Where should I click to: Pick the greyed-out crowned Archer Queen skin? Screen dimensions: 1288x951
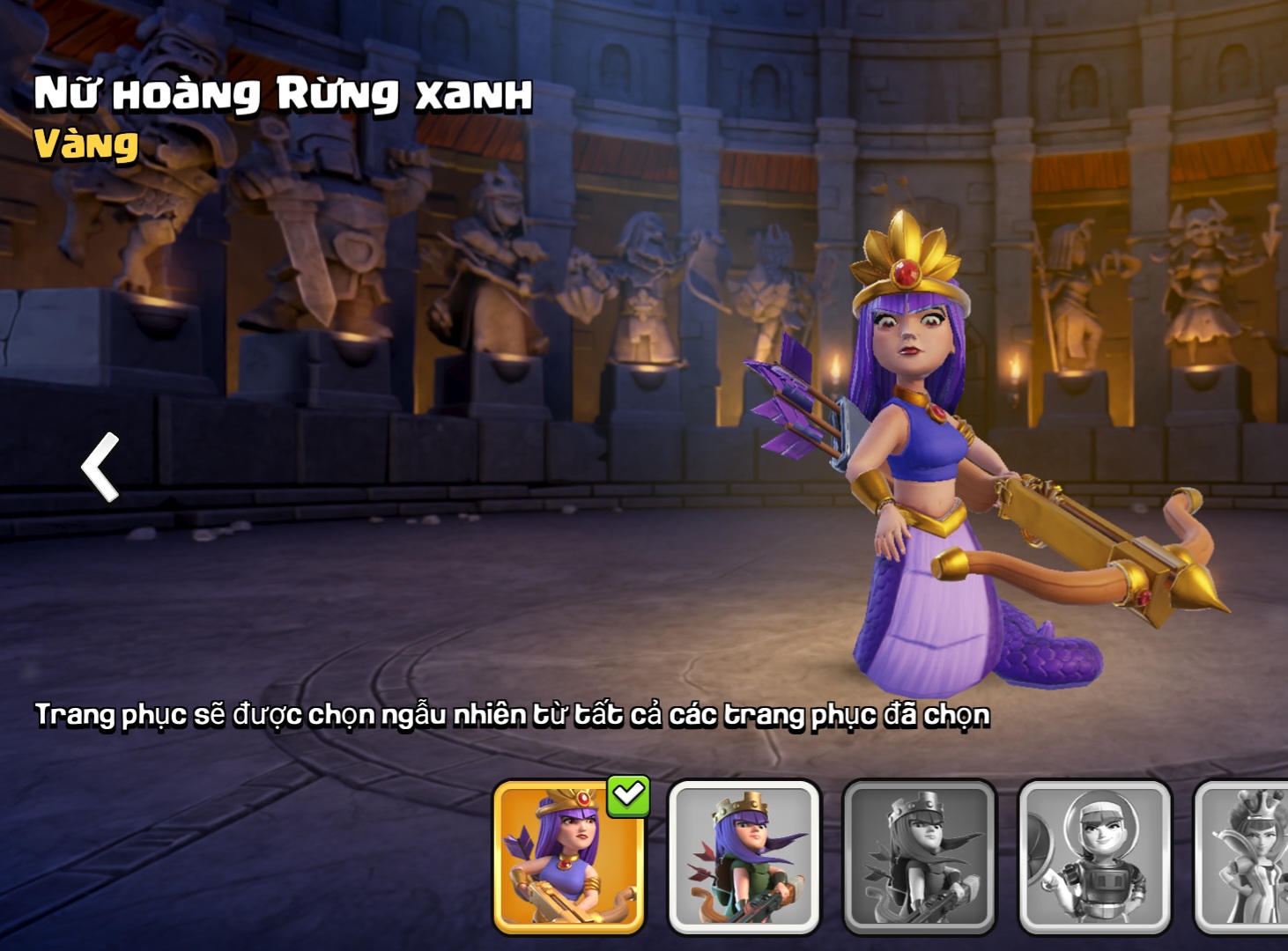coord(919,857)
